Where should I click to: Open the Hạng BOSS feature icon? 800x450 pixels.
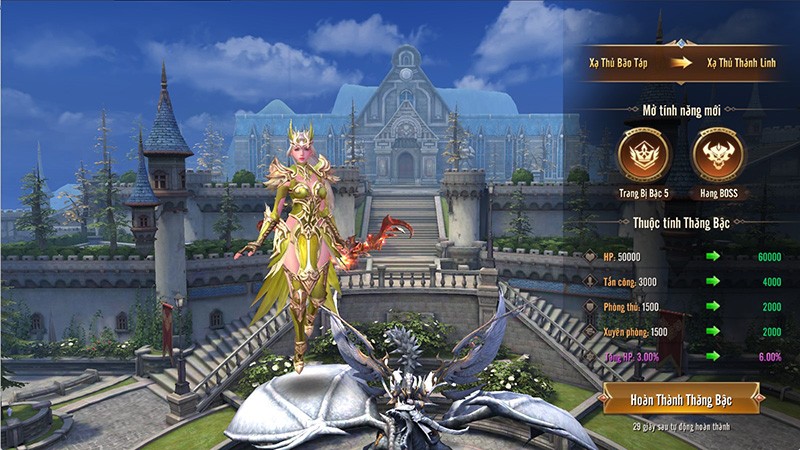720,154
